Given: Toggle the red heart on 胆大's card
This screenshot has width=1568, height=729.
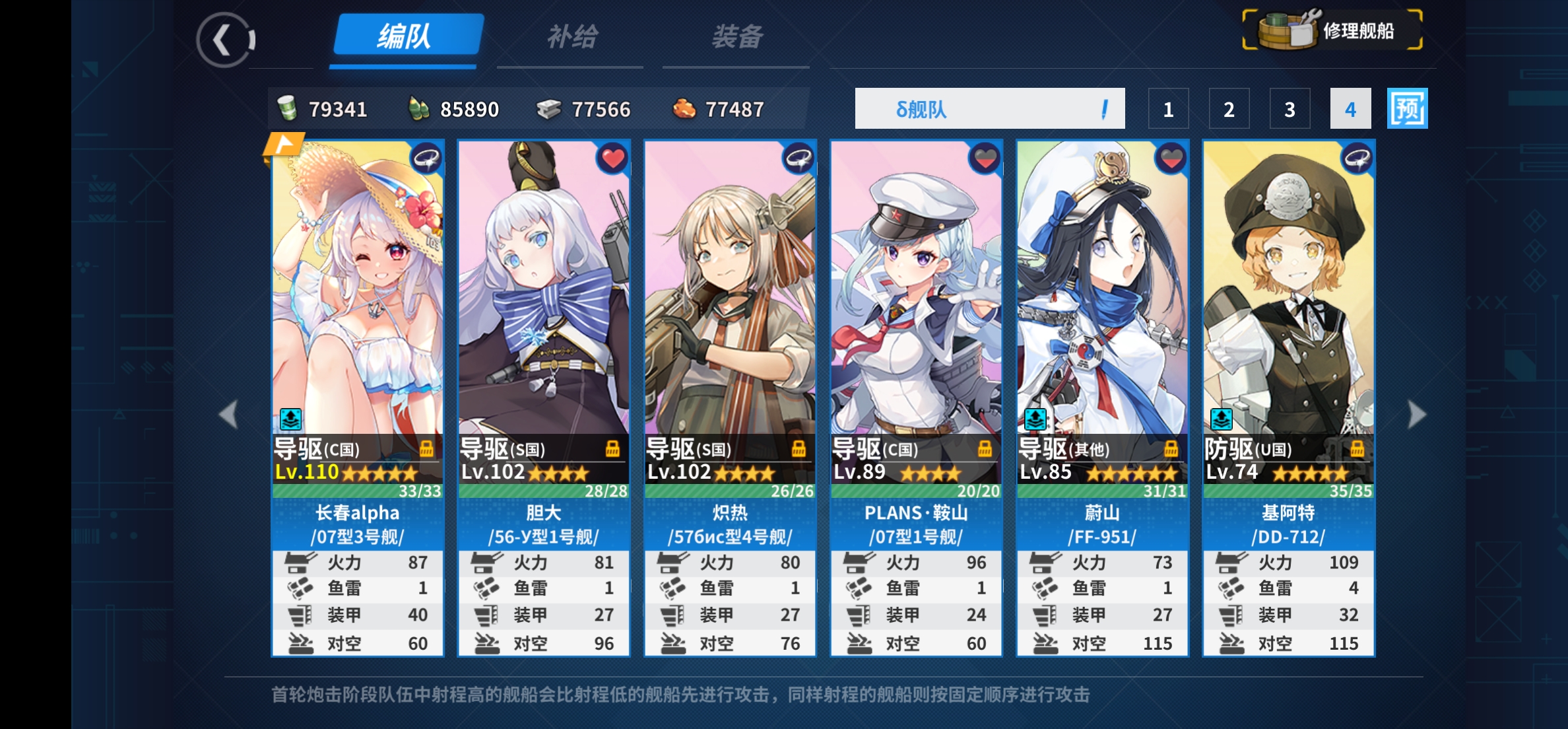Looking at the screenshot, I should (612, 158).
